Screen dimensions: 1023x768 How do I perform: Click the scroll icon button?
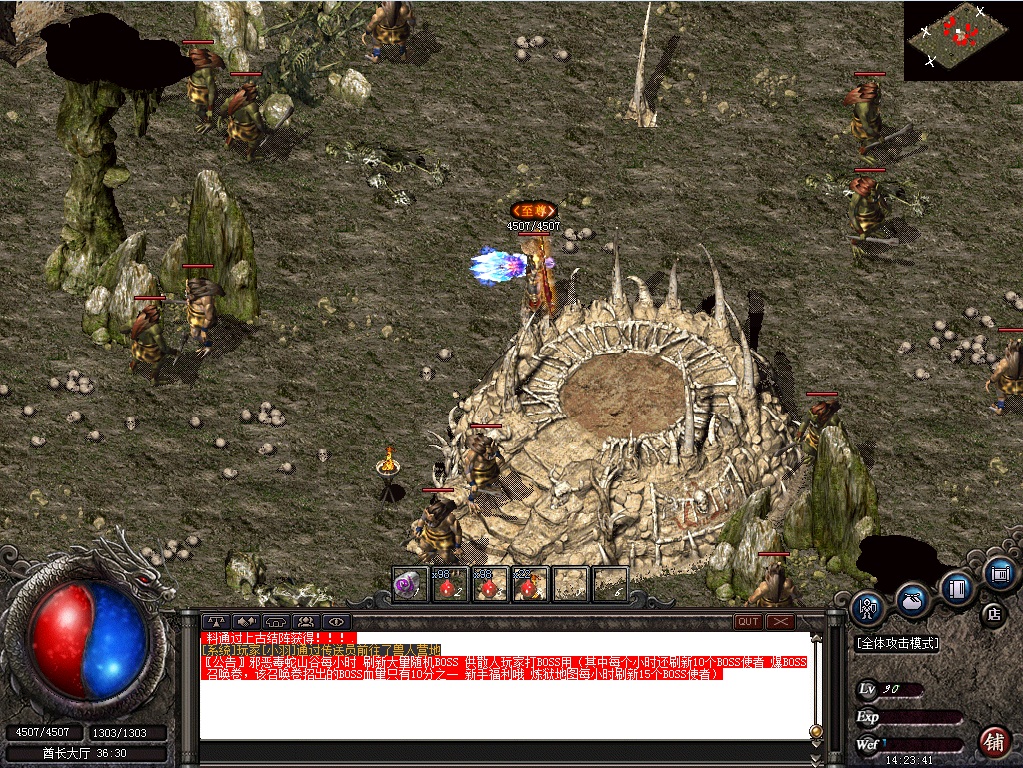[999, 573]
